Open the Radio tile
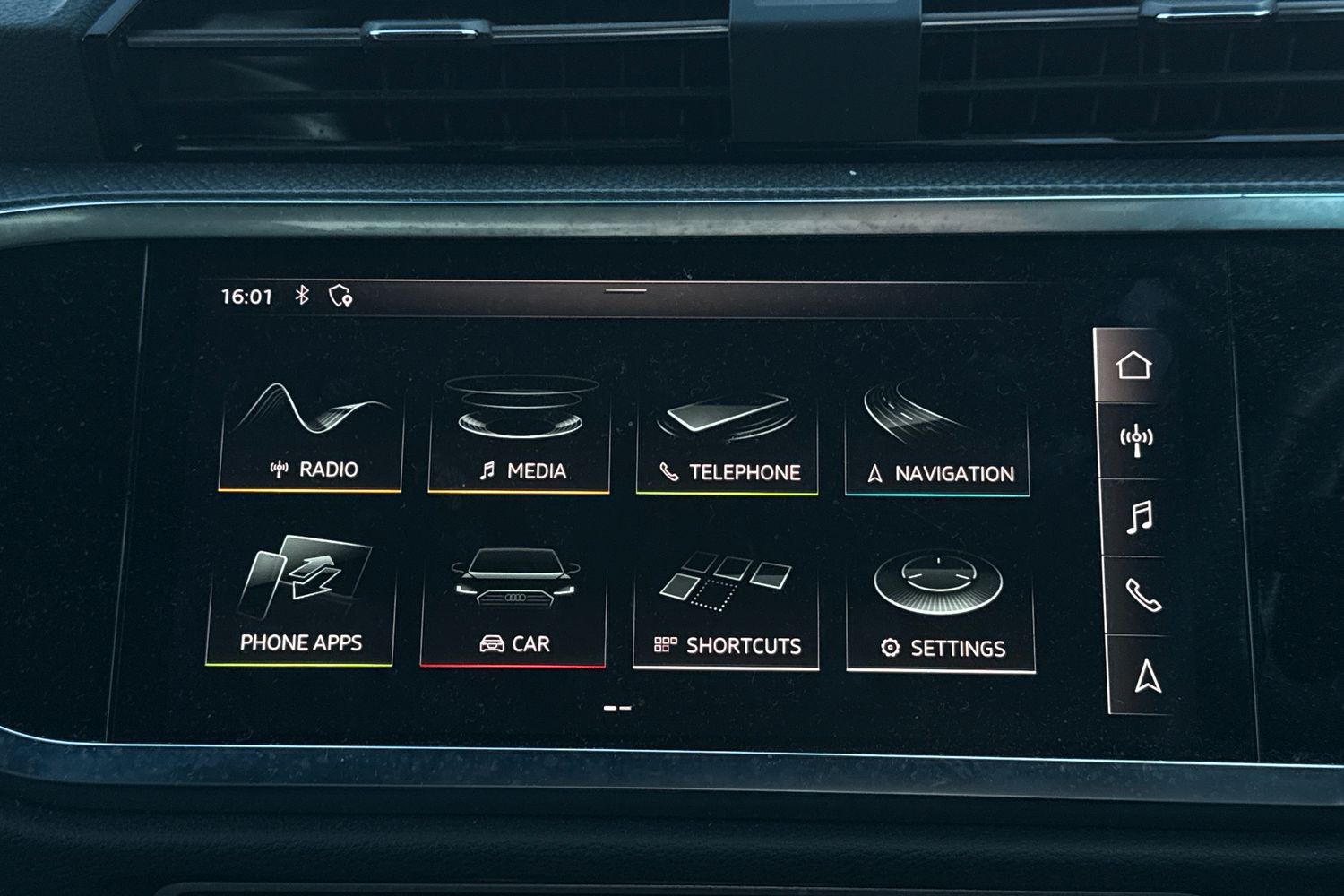This screenshot has height=896, width=1344. [x=311, y=437]
